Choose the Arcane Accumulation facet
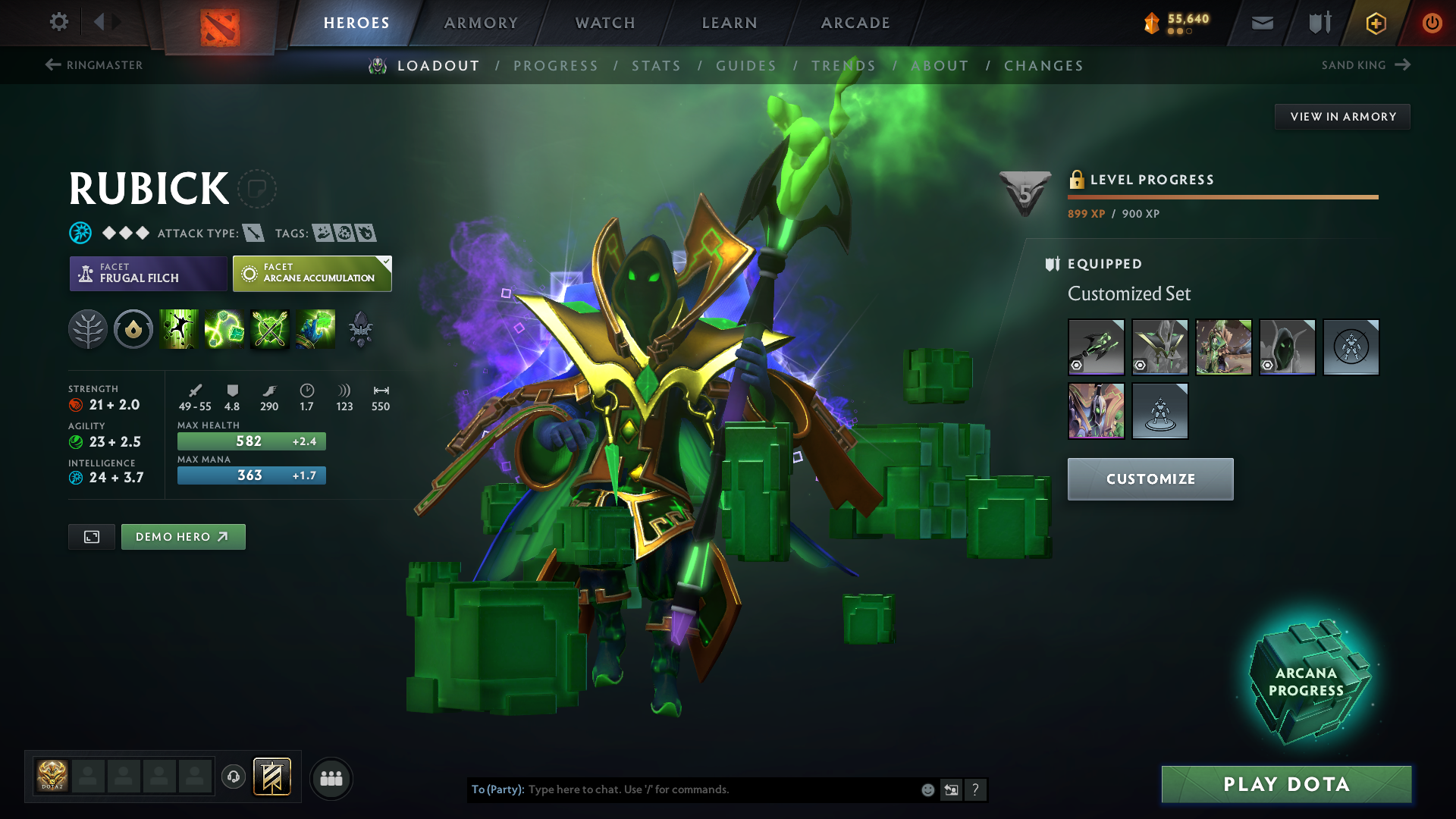 312,274
